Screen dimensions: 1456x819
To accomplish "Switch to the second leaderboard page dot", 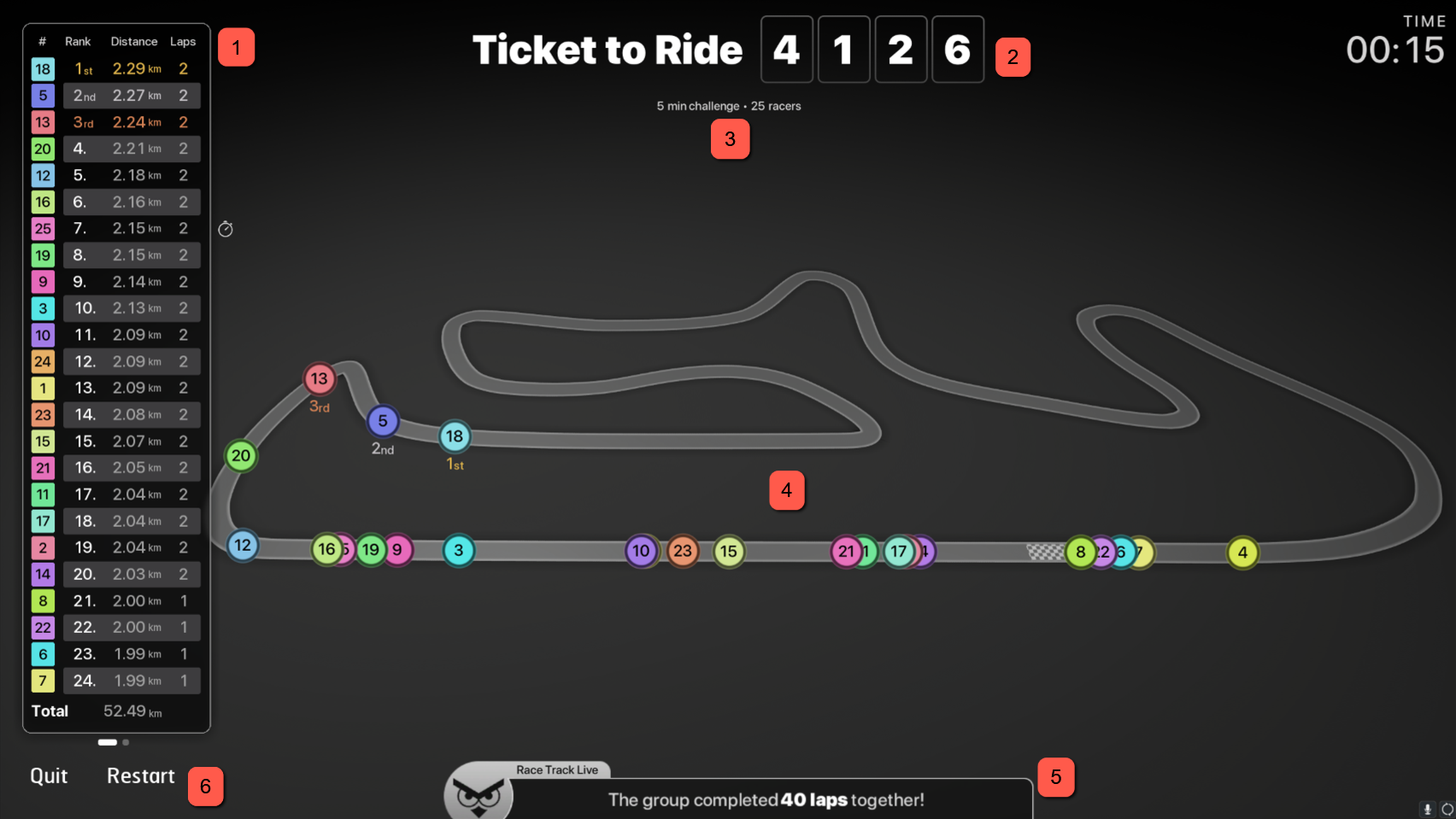I will tap(126, 742).
